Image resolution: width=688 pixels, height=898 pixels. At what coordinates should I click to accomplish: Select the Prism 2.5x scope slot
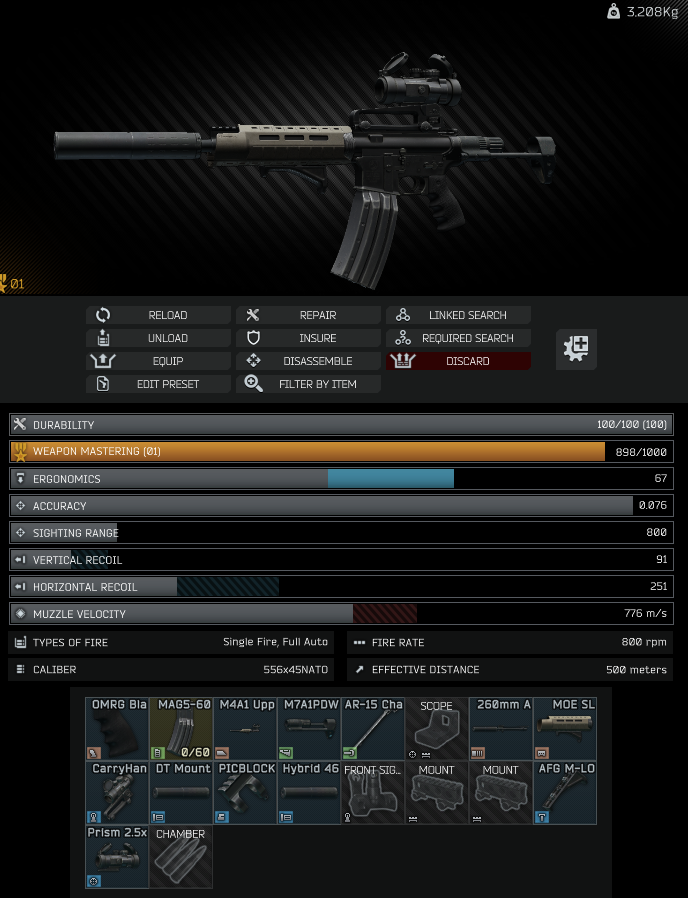(x=117, y=857)
